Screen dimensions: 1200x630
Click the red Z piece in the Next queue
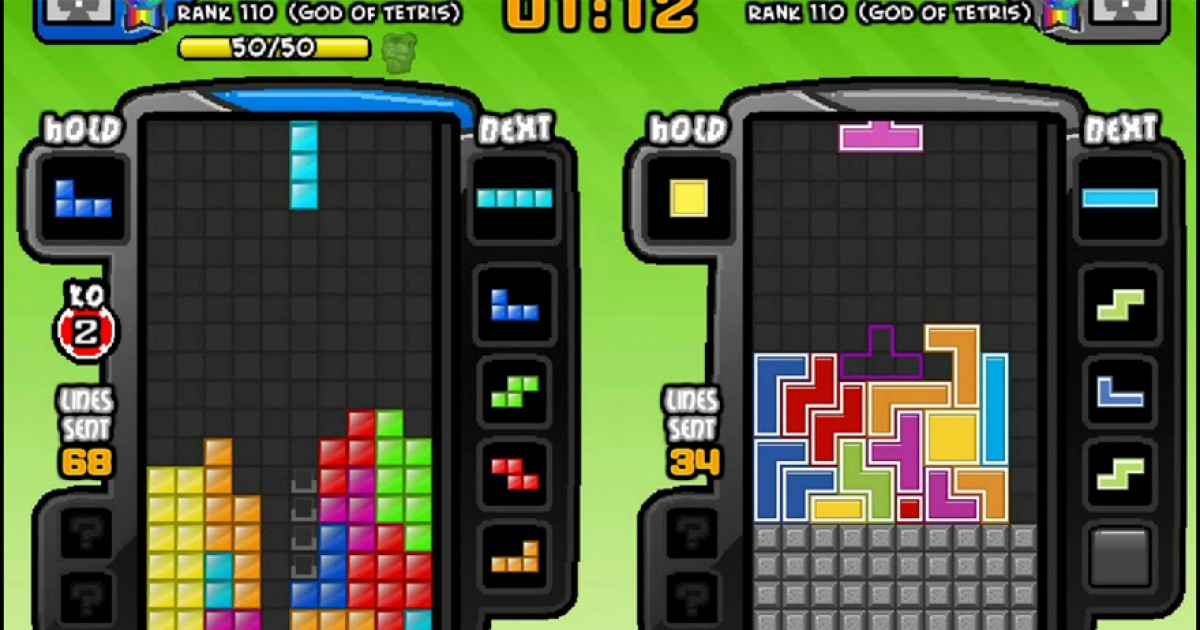click(514, 470)
